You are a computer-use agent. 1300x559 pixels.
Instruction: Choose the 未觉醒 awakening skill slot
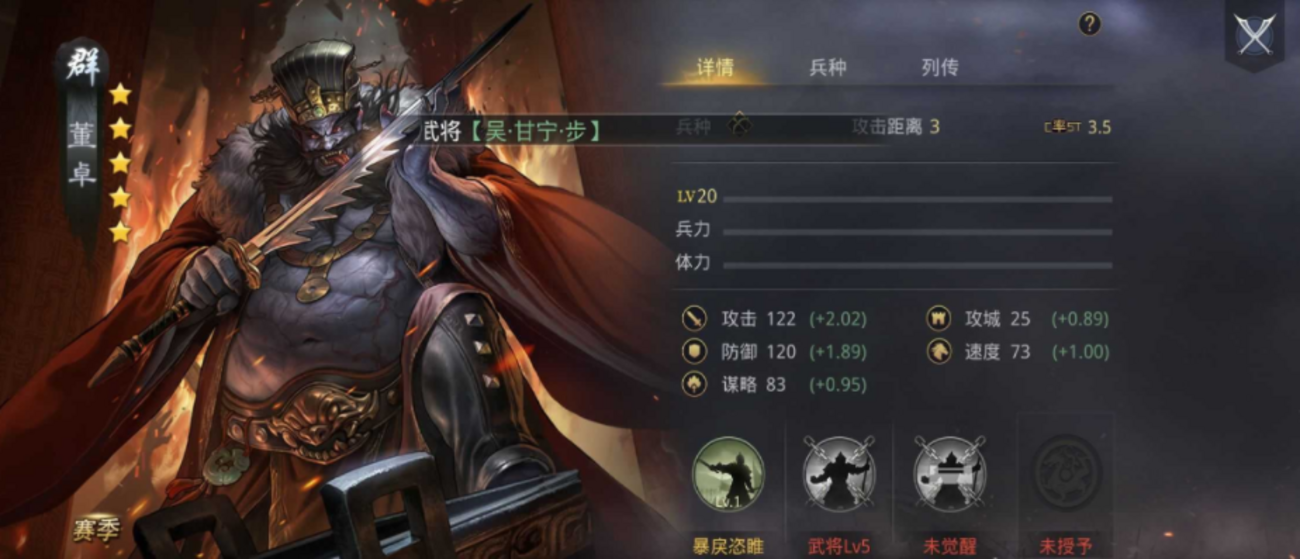pyautogui.click(x=949, y=474)
